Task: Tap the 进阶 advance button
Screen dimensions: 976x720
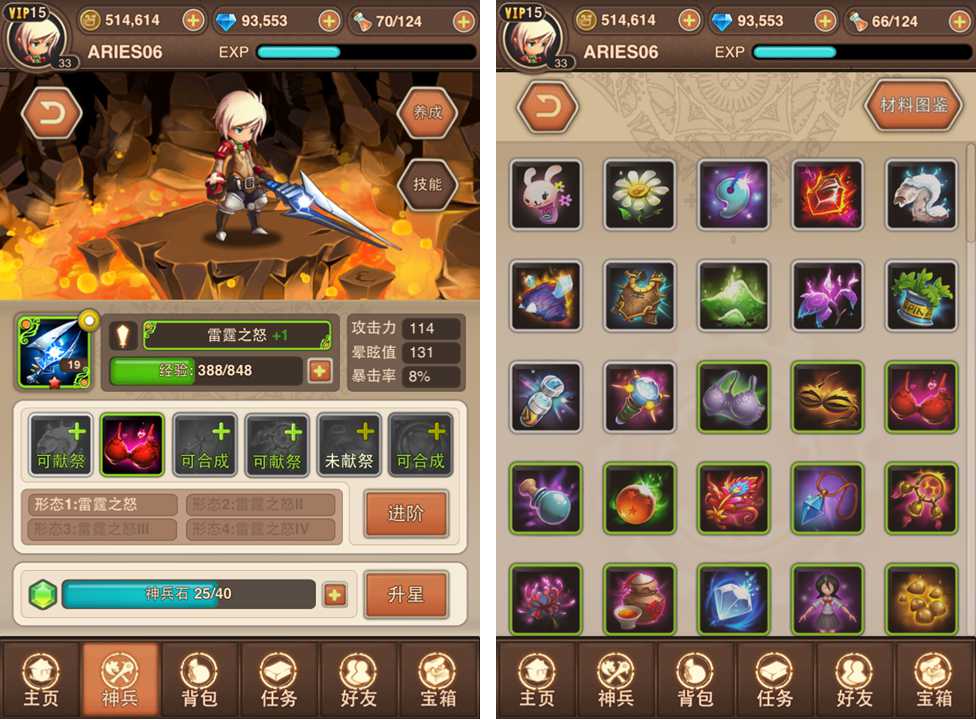Action: pyautogui.click(x=405, y=513)
